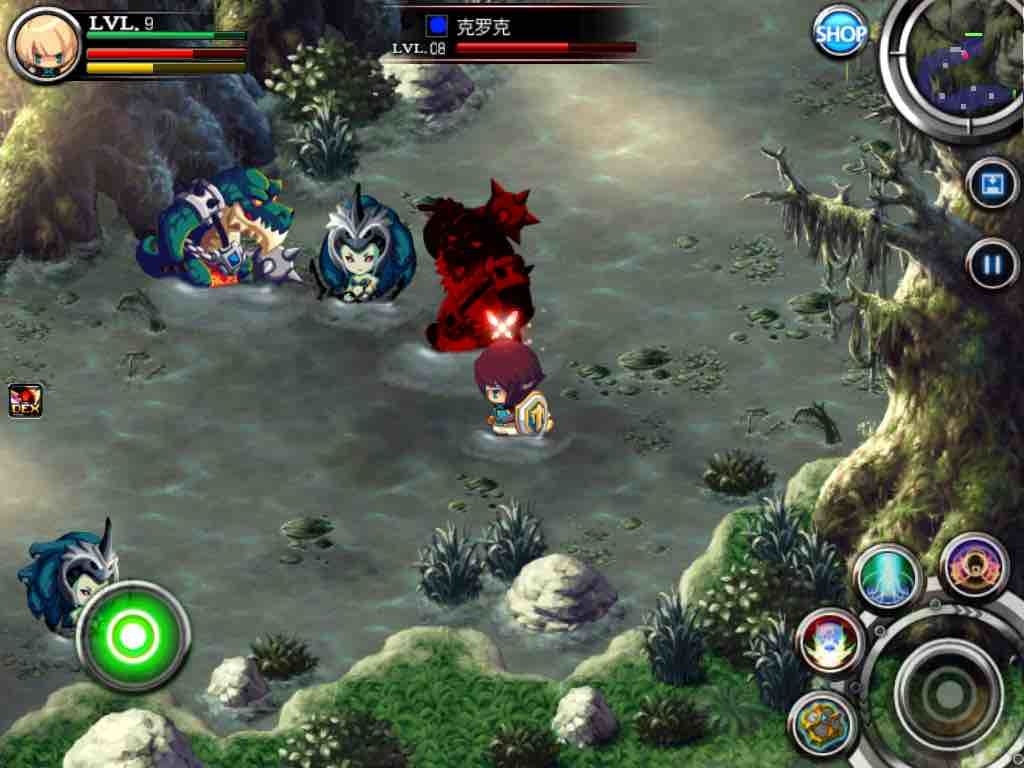Image resolution: width=1024 pixels, height=768 pixels.
Task: Pause the game
Action: click(x=992, y=265)
